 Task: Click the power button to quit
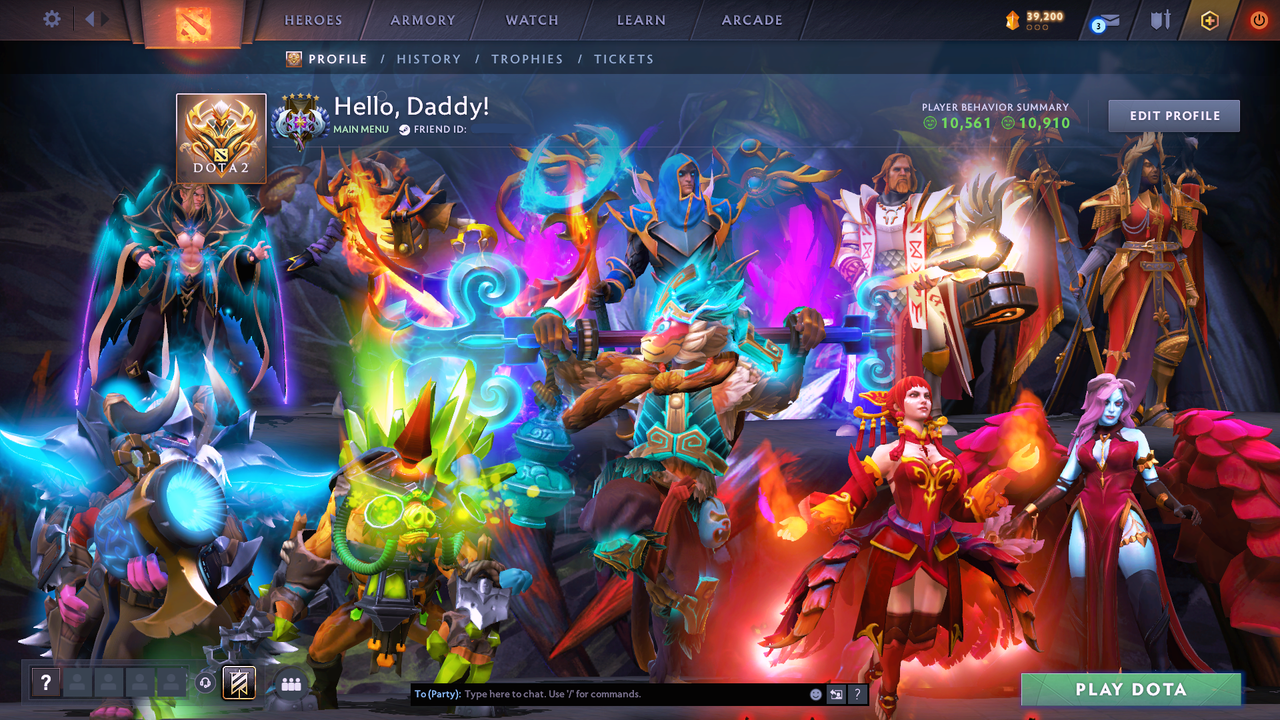point(1257,19)
